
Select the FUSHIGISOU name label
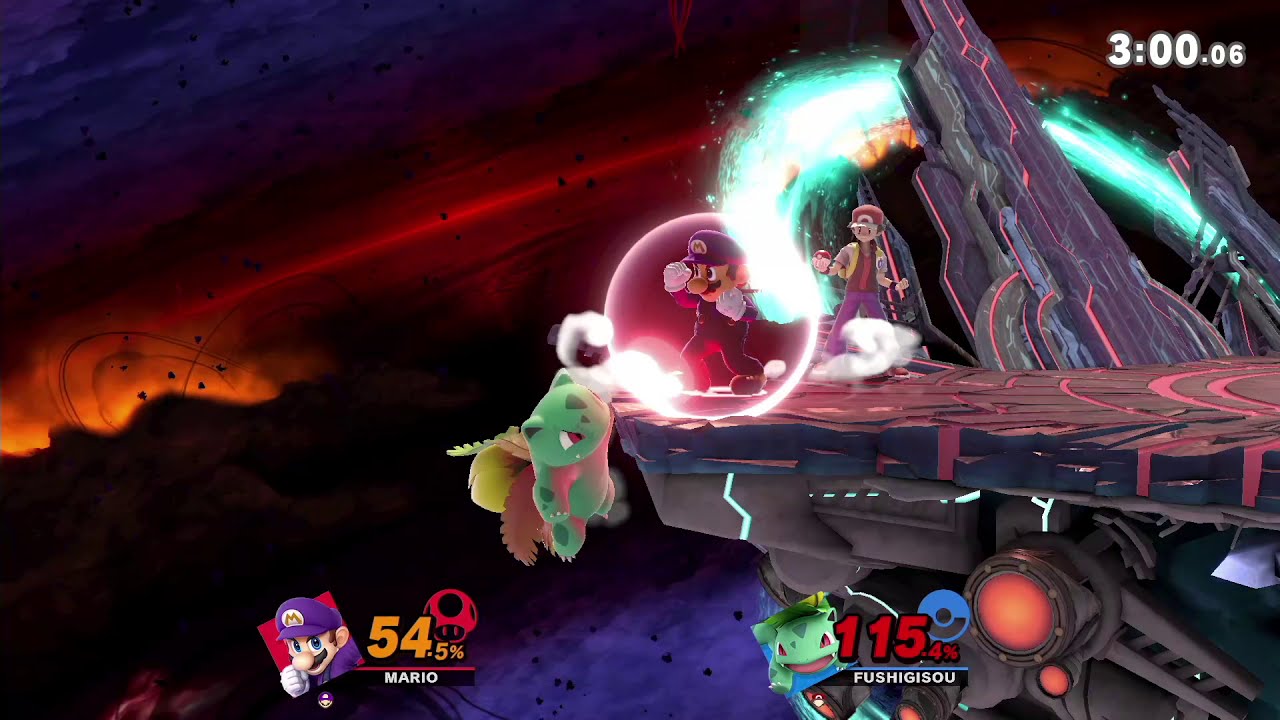coord(904,676)
